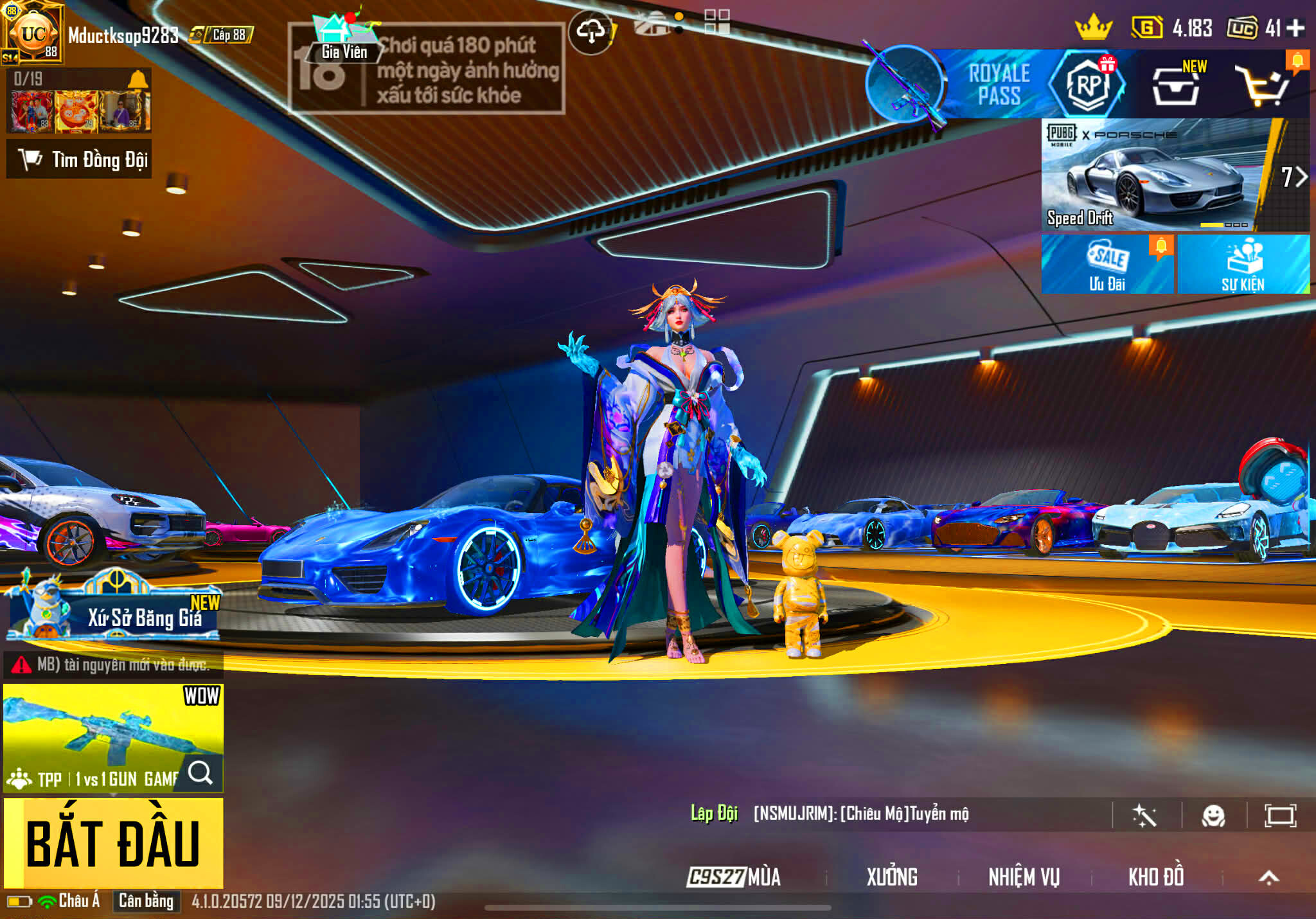The height and width of the screenshot is (919, 1316).
Task: Open the RP hexagon rewards icon
Action: [1088, 84]
